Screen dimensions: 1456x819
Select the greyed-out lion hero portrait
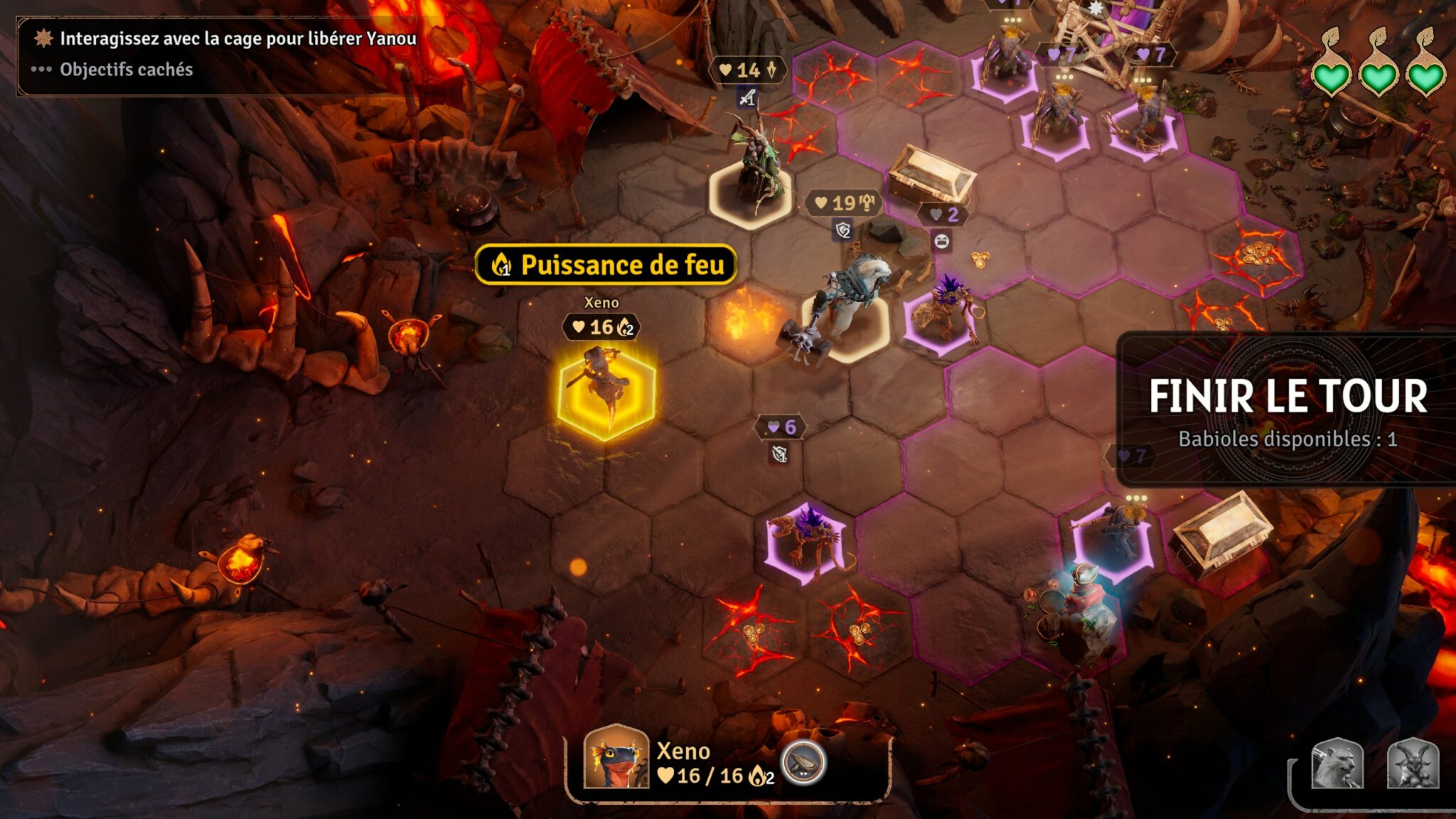pos(1337,765)
